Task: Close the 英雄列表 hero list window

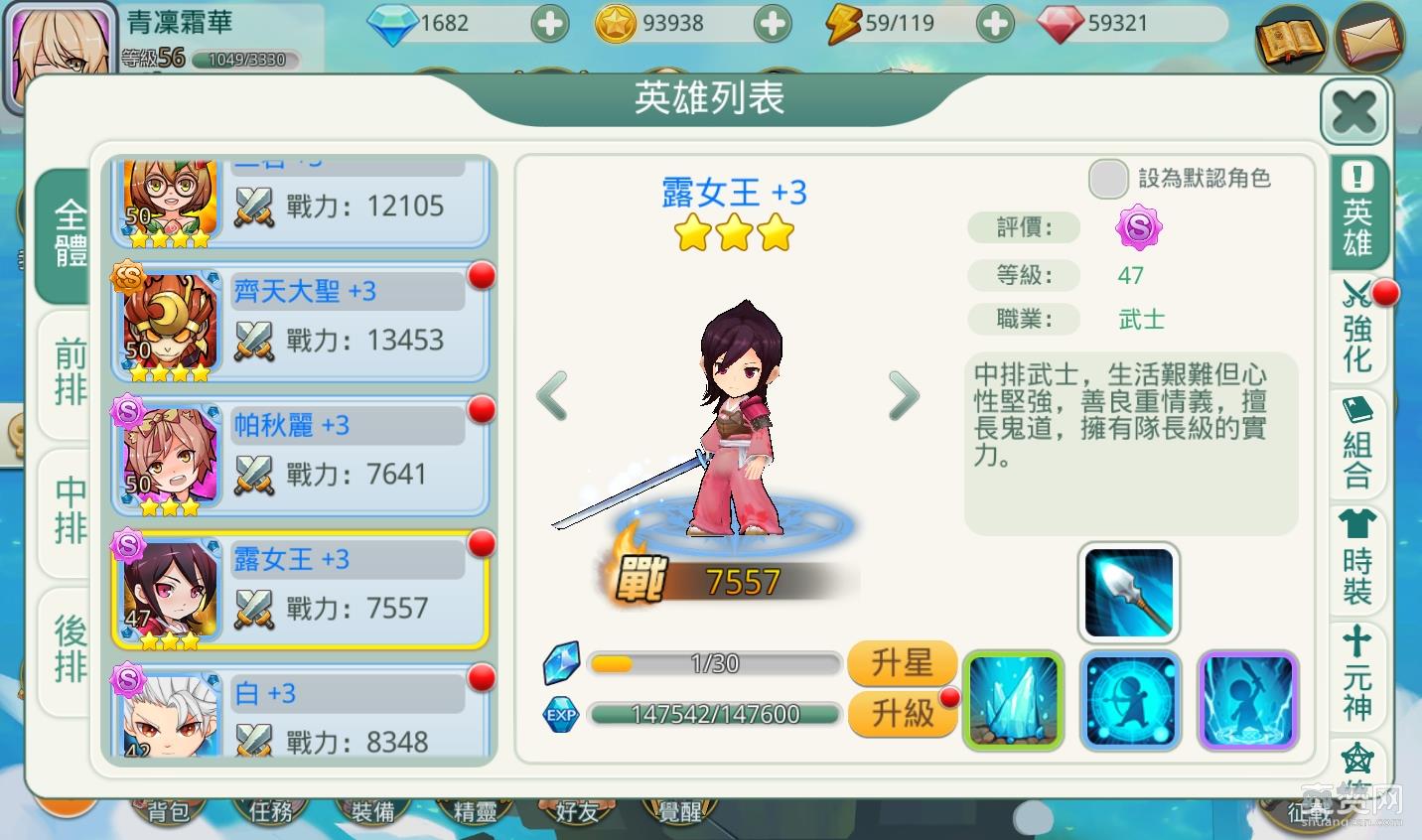Action: pos(1353,111)
